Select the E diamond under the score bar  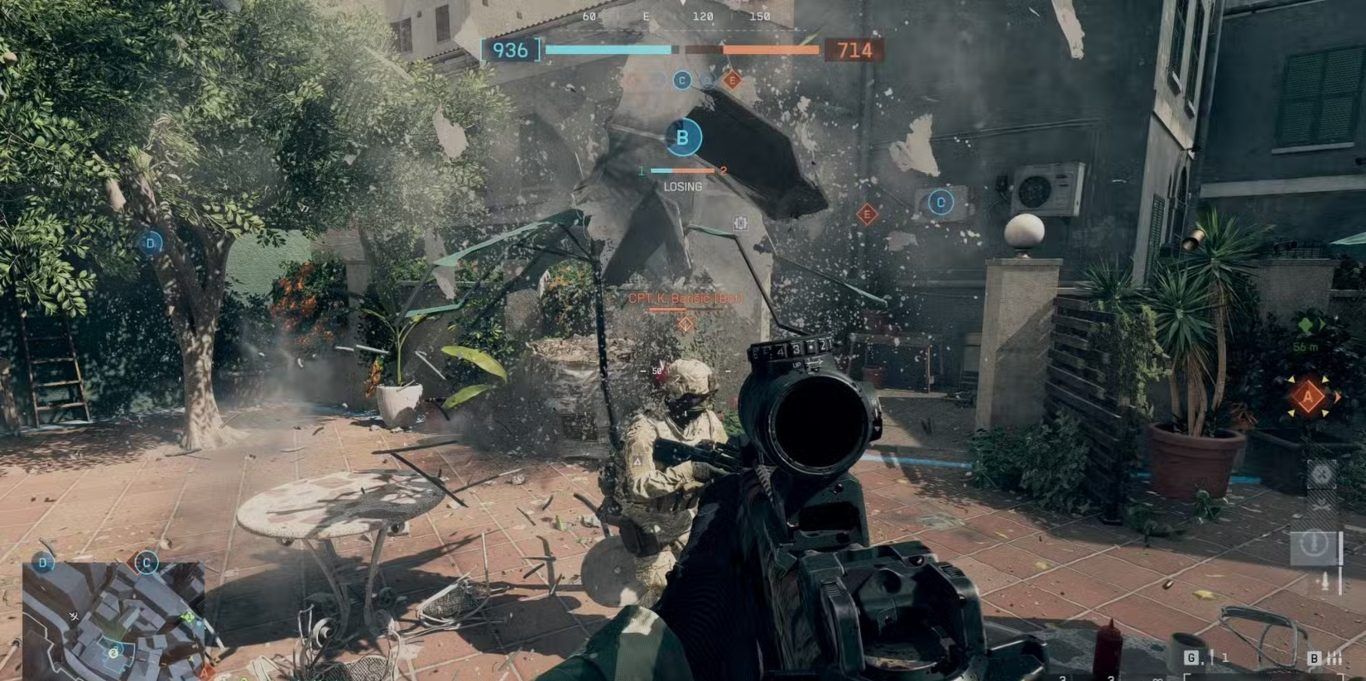tap(732, 80)
